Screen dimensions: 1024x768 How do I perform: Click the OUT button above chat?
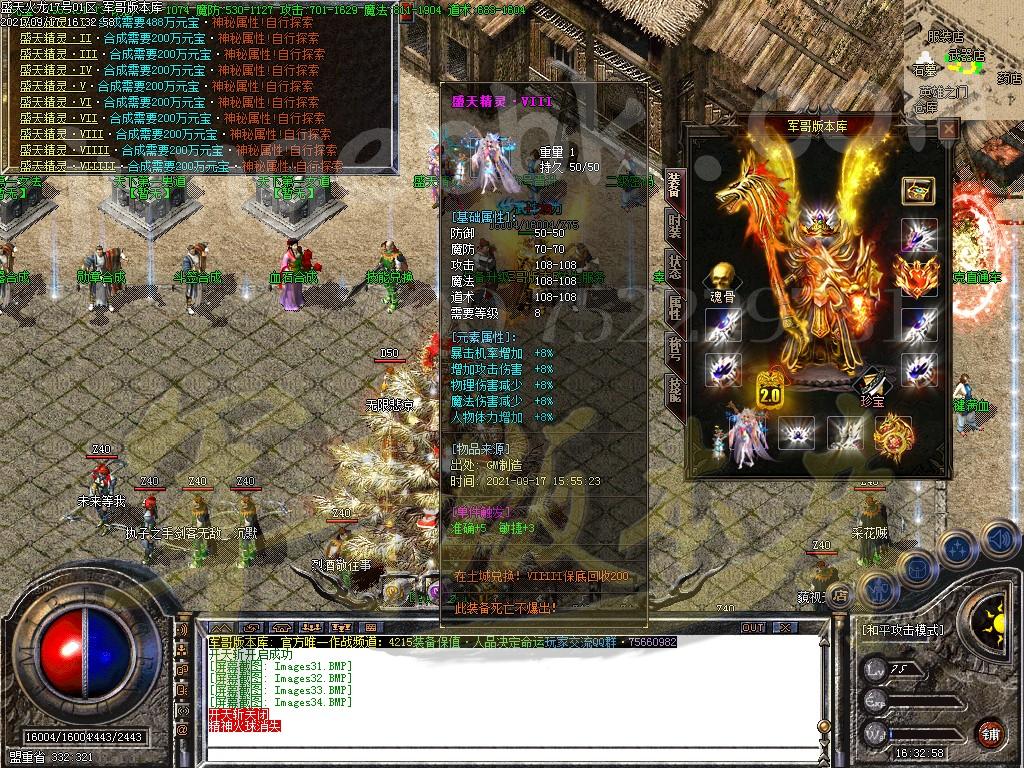coord(753,627)
